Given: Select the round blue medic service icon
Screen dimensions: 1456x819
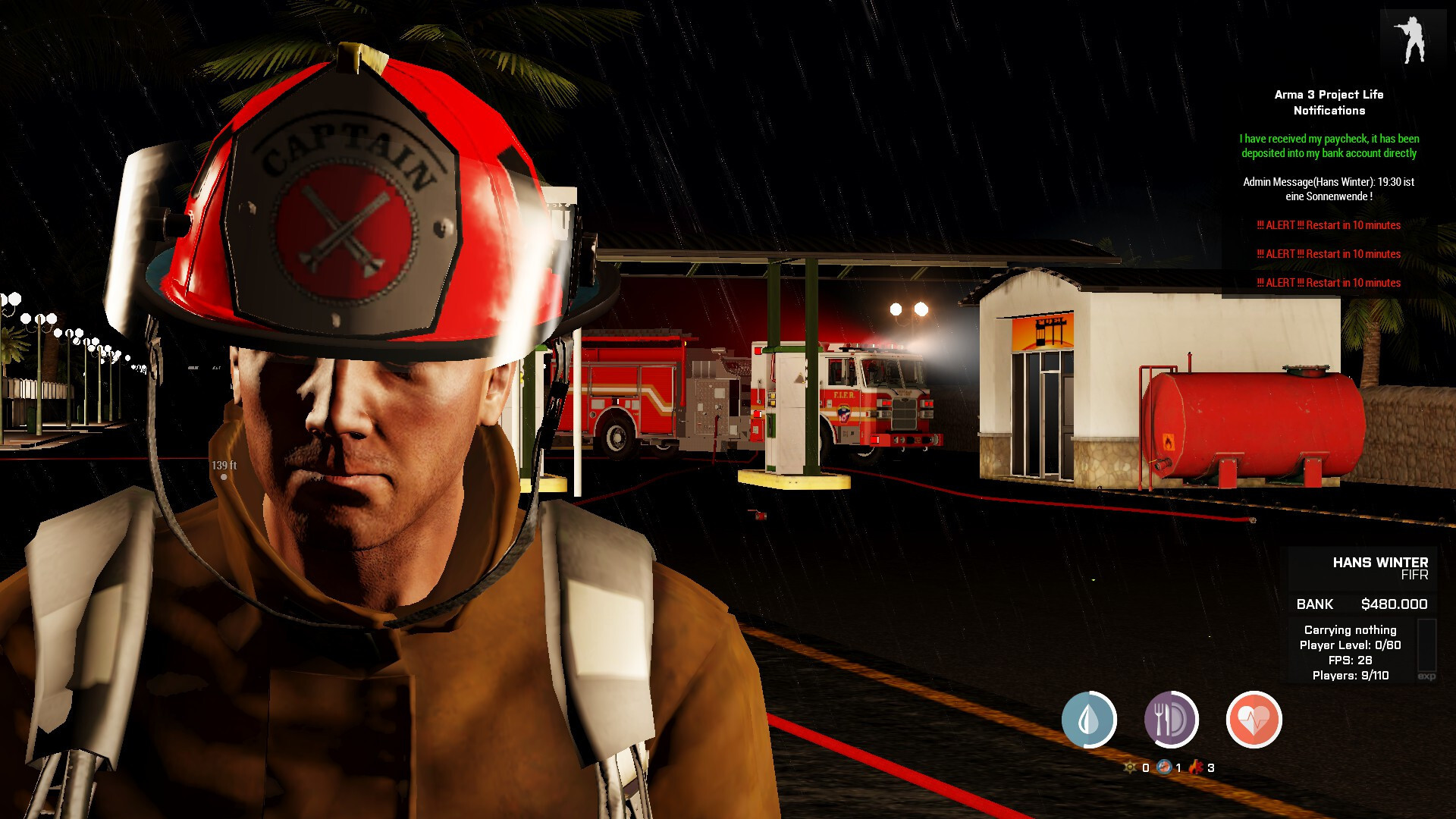Looking at the screenshot, I should pos(1164,767).
